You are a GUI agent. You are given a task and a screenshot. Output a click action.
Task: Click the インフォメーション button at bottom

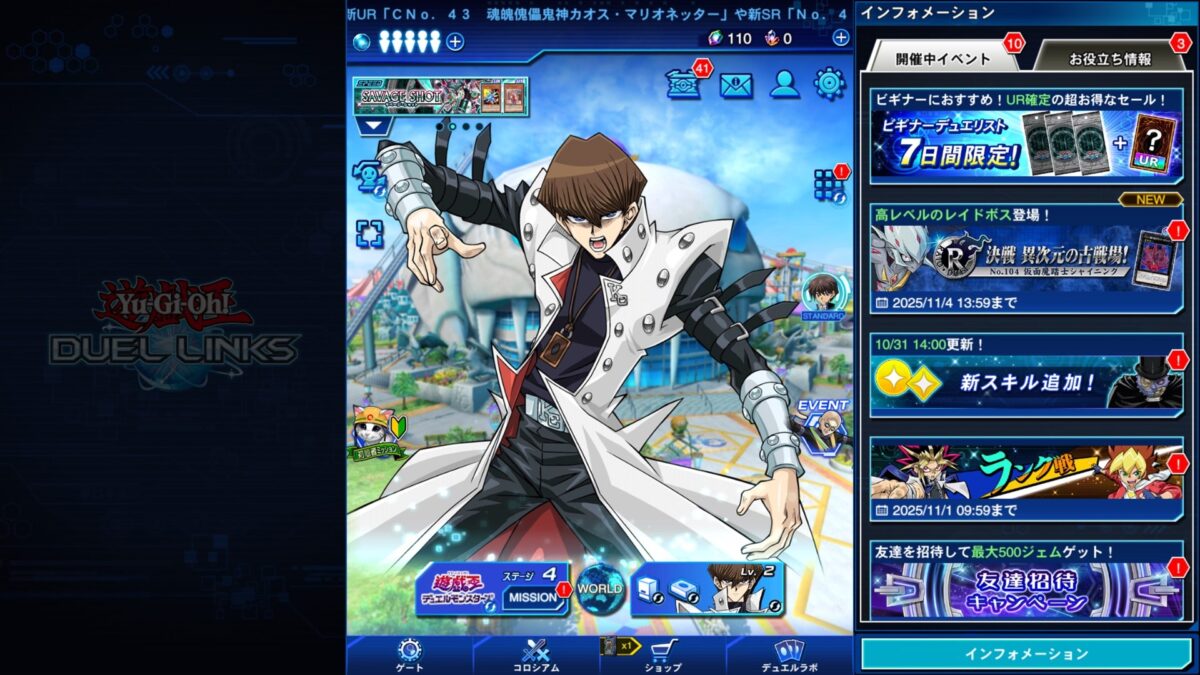point(1026,654)
